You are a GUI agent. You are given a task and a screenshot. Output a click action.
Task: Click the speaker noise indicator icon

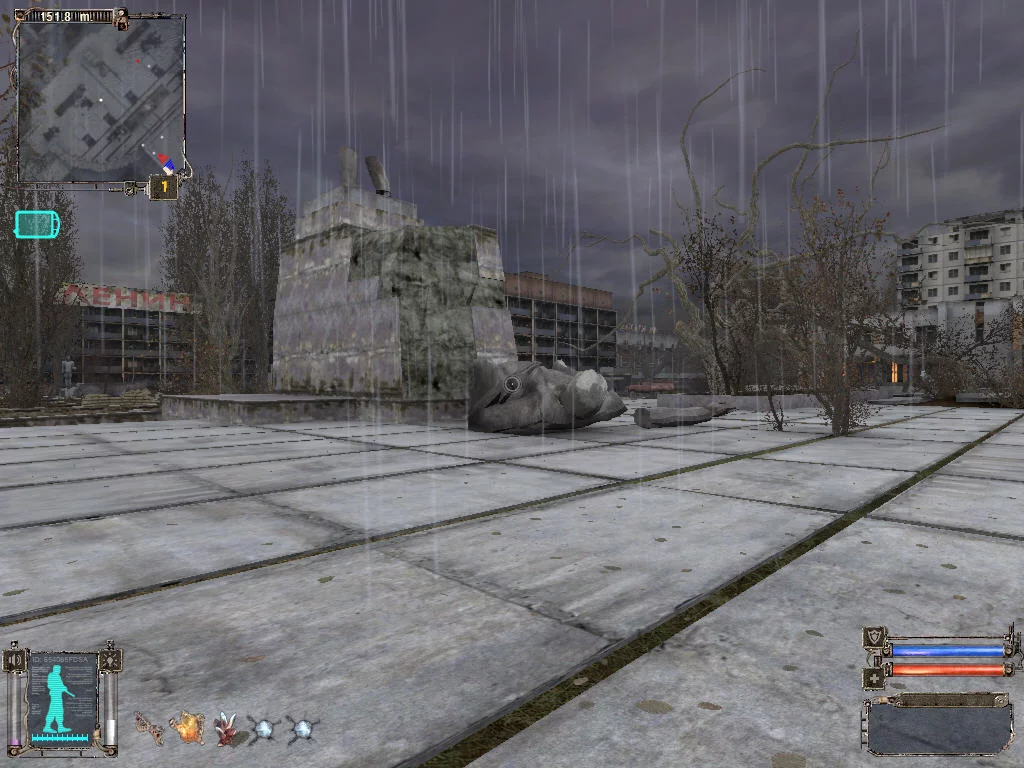tap(15, 661)
